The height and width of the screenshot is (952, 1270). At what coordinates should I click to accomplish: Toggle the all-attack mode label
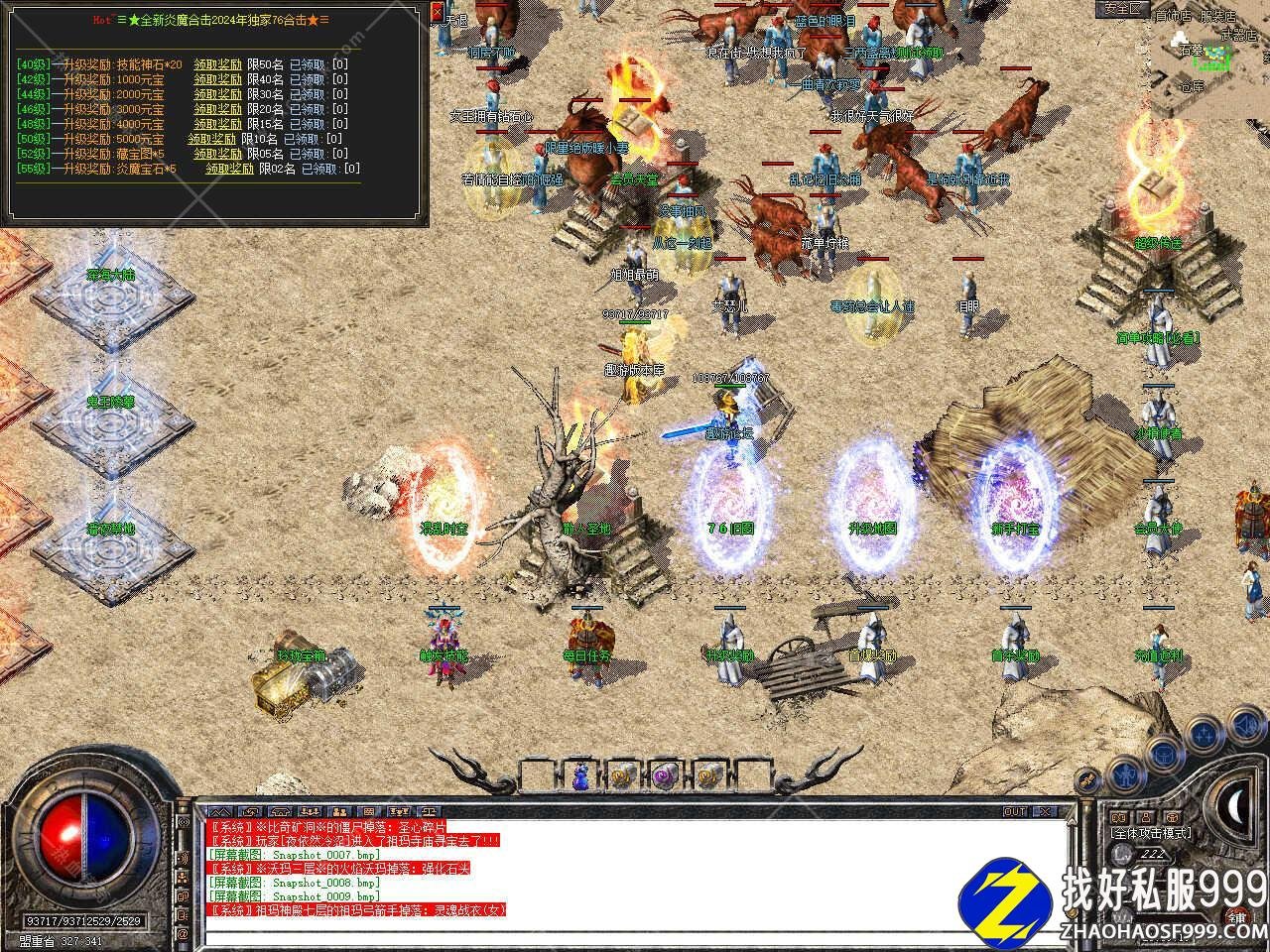1151,833
